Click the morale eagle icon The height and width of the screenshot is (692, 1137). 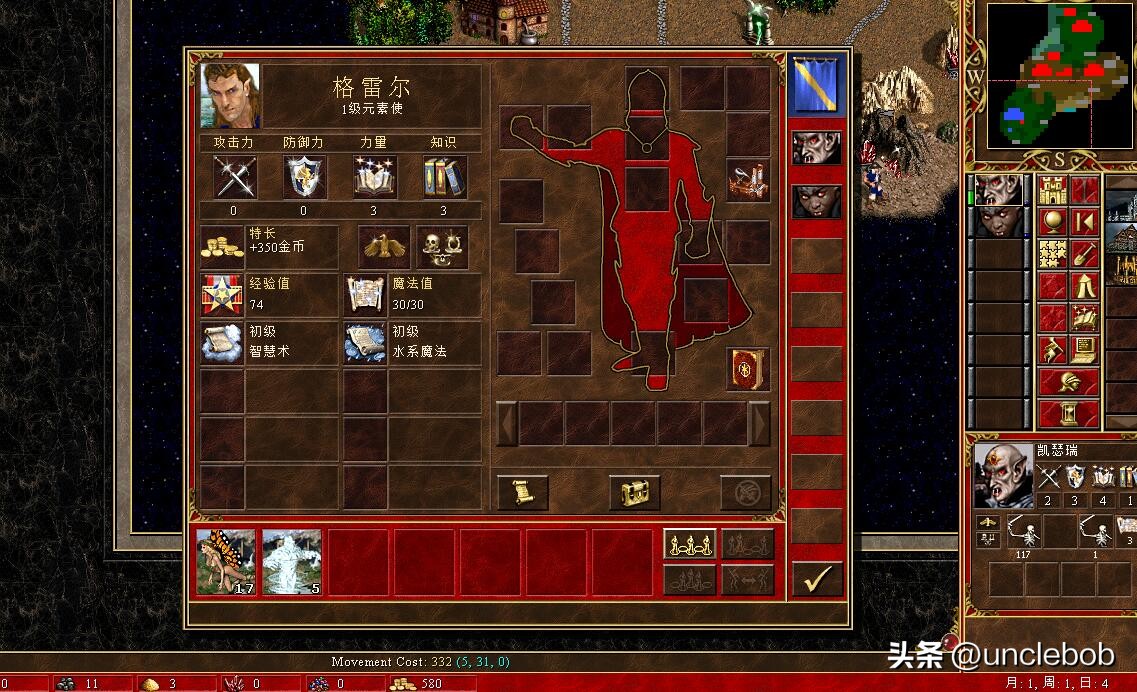tap(385, 246)
